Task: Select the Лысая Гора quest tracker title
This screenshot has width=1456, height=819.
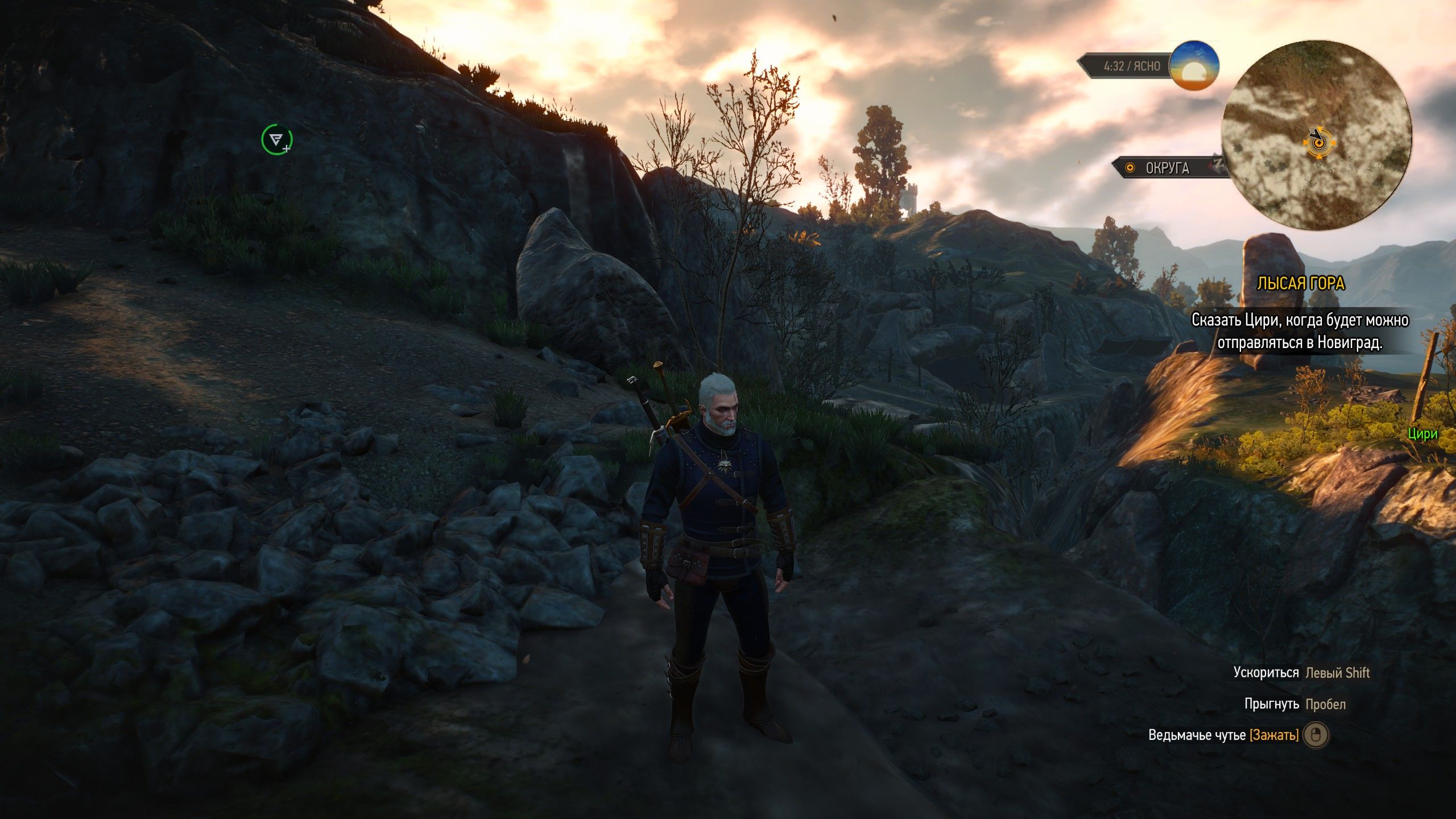Action: point(1300,284)
